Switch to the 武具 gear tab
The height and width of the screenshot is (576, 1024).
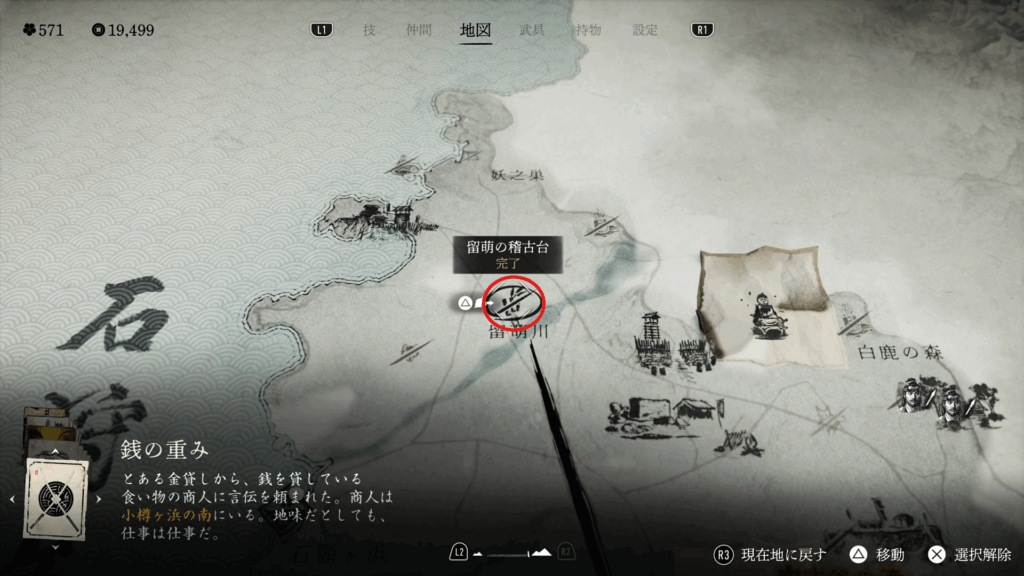[532, 30]
